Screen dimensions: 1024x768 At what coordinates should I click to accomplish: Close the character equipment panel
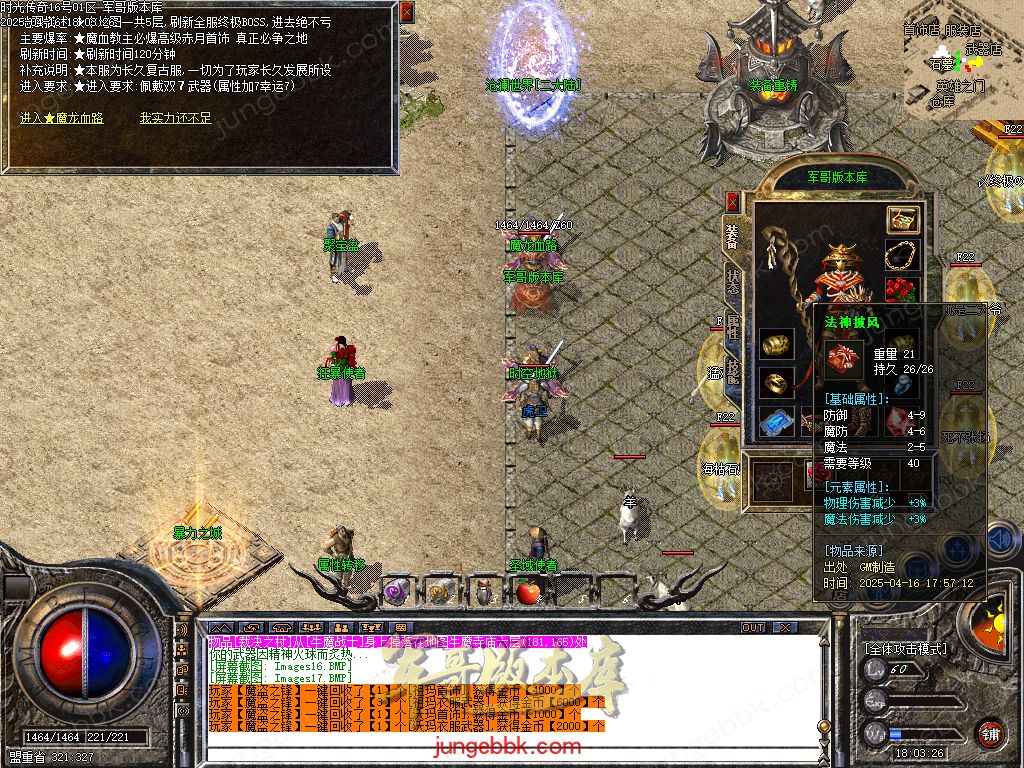[x=732, y=202]
